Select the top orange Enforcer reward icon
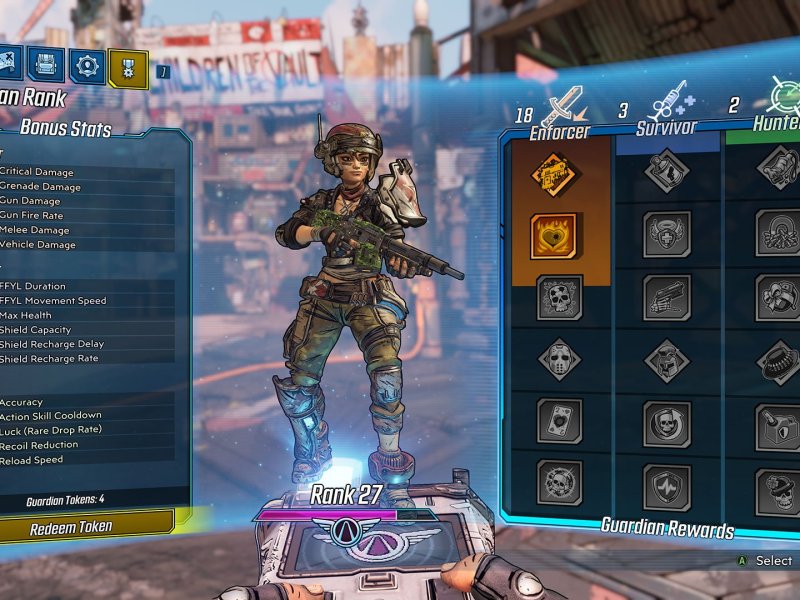 pos(556,175)
